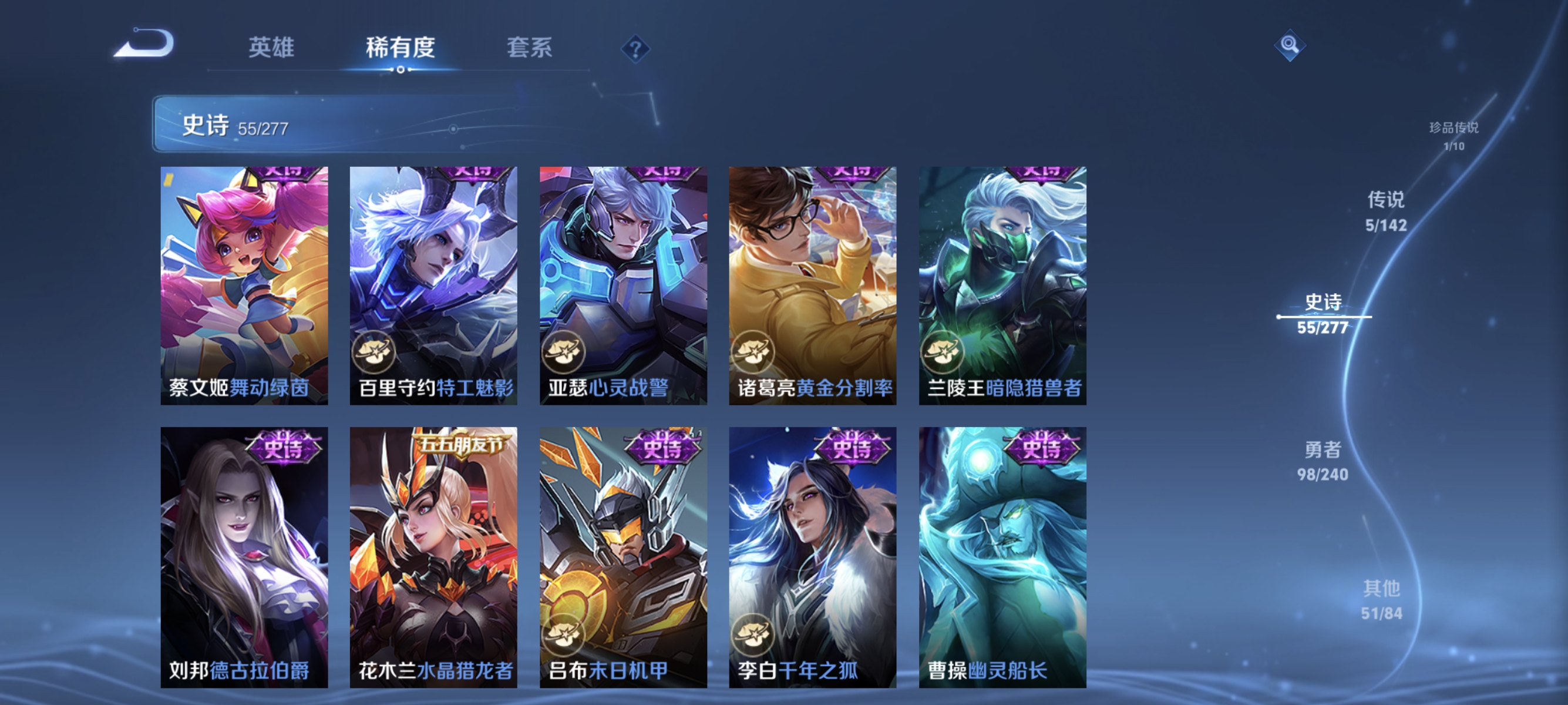Switch to the 英雄 tab

271,49
